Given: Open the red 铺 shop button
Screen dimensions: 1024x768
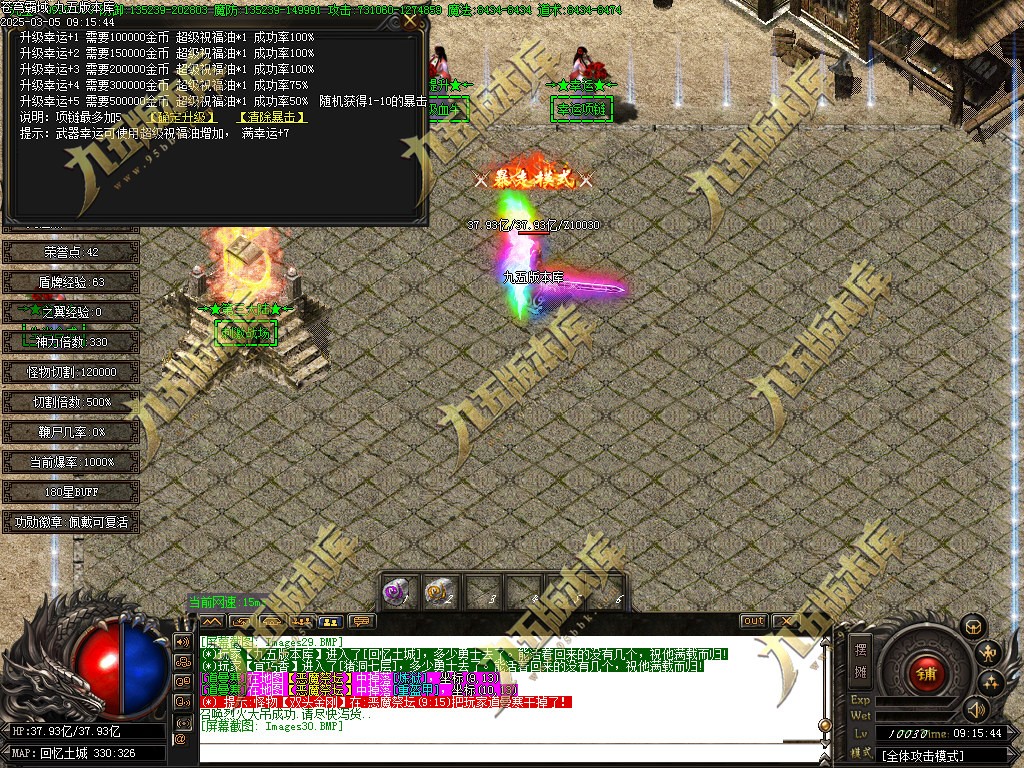Looking at the screenshot, I should (x=925, y=672).
